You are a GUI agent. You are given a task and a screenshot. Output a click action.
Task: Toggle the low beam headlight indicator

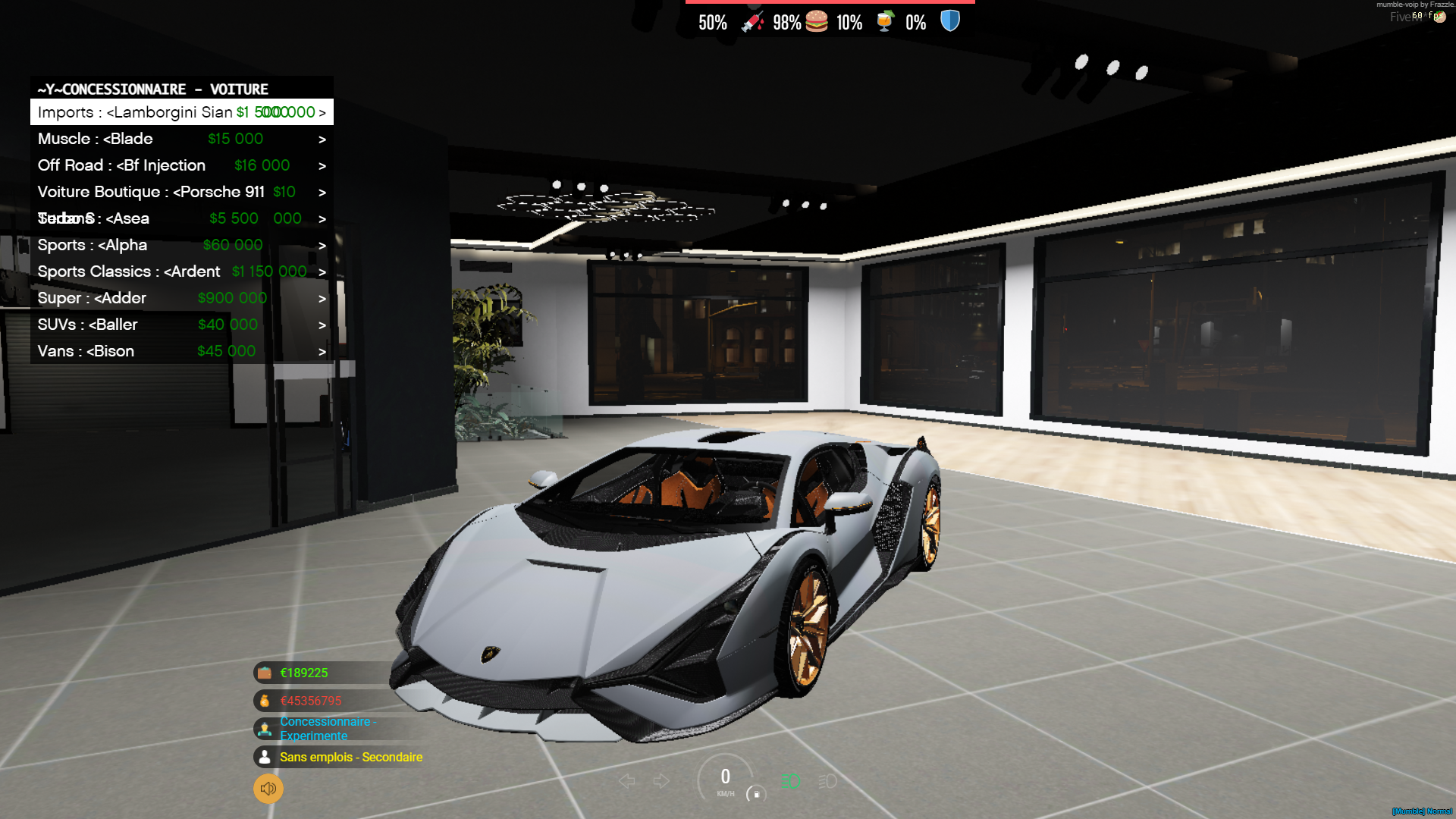click(827, 780)
